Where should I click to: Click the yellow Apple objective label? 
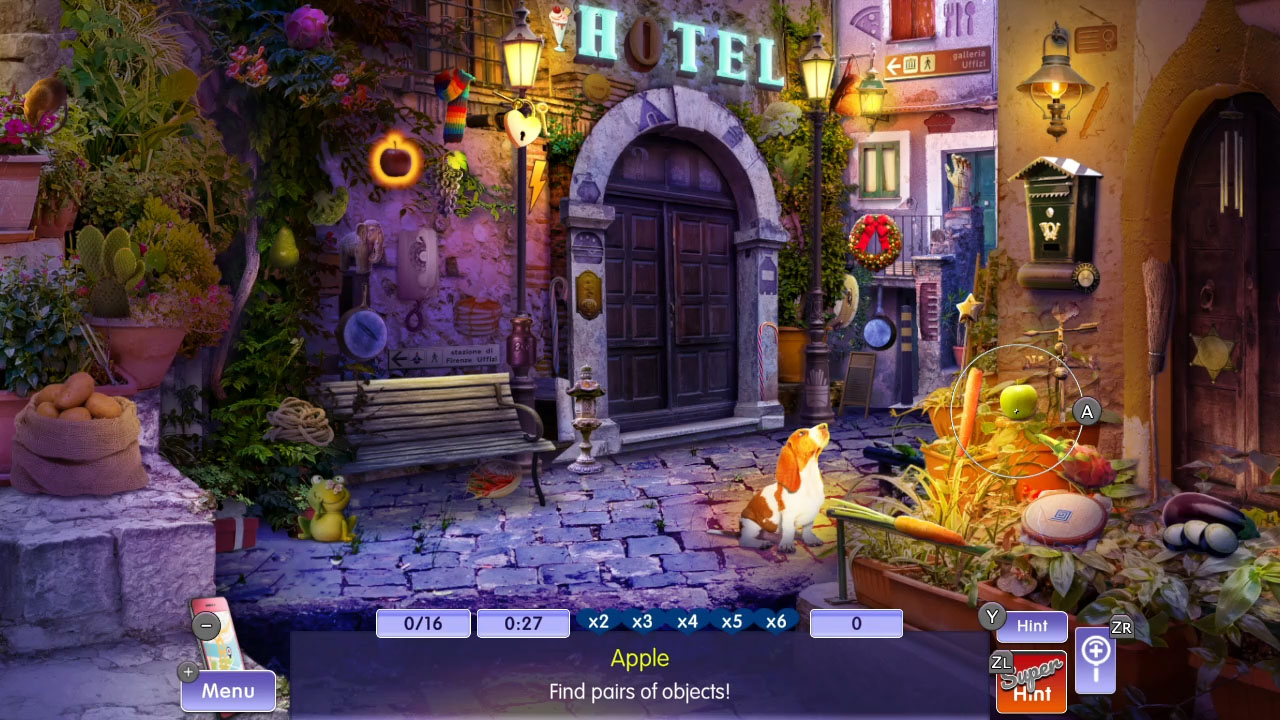pos(640,658)
